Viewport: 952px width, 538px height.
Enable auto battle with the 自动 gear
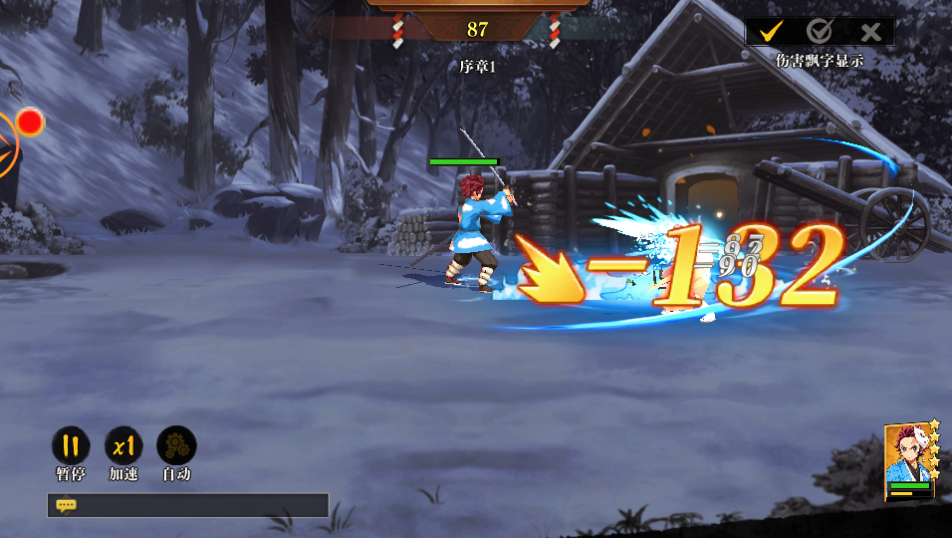pyautogui.click(x=177, y=446)
